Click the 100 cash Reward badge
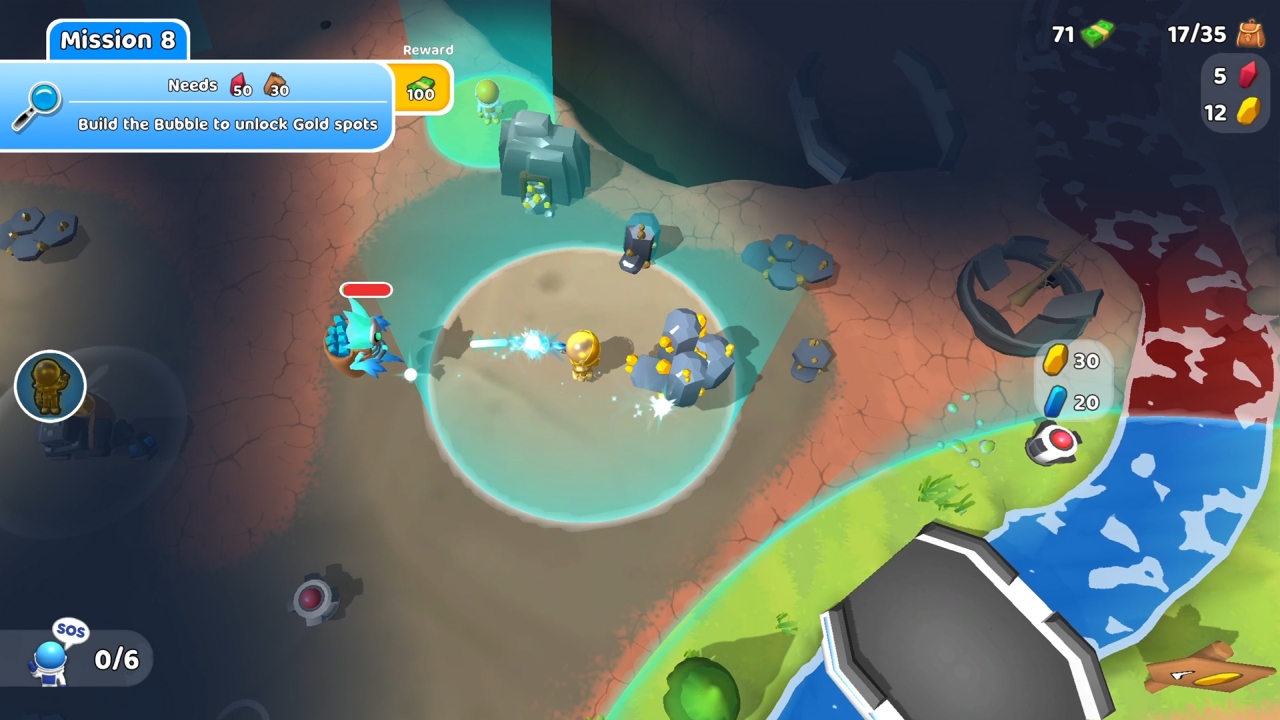This screenshot has height=720, width=1280. point(421,90)
